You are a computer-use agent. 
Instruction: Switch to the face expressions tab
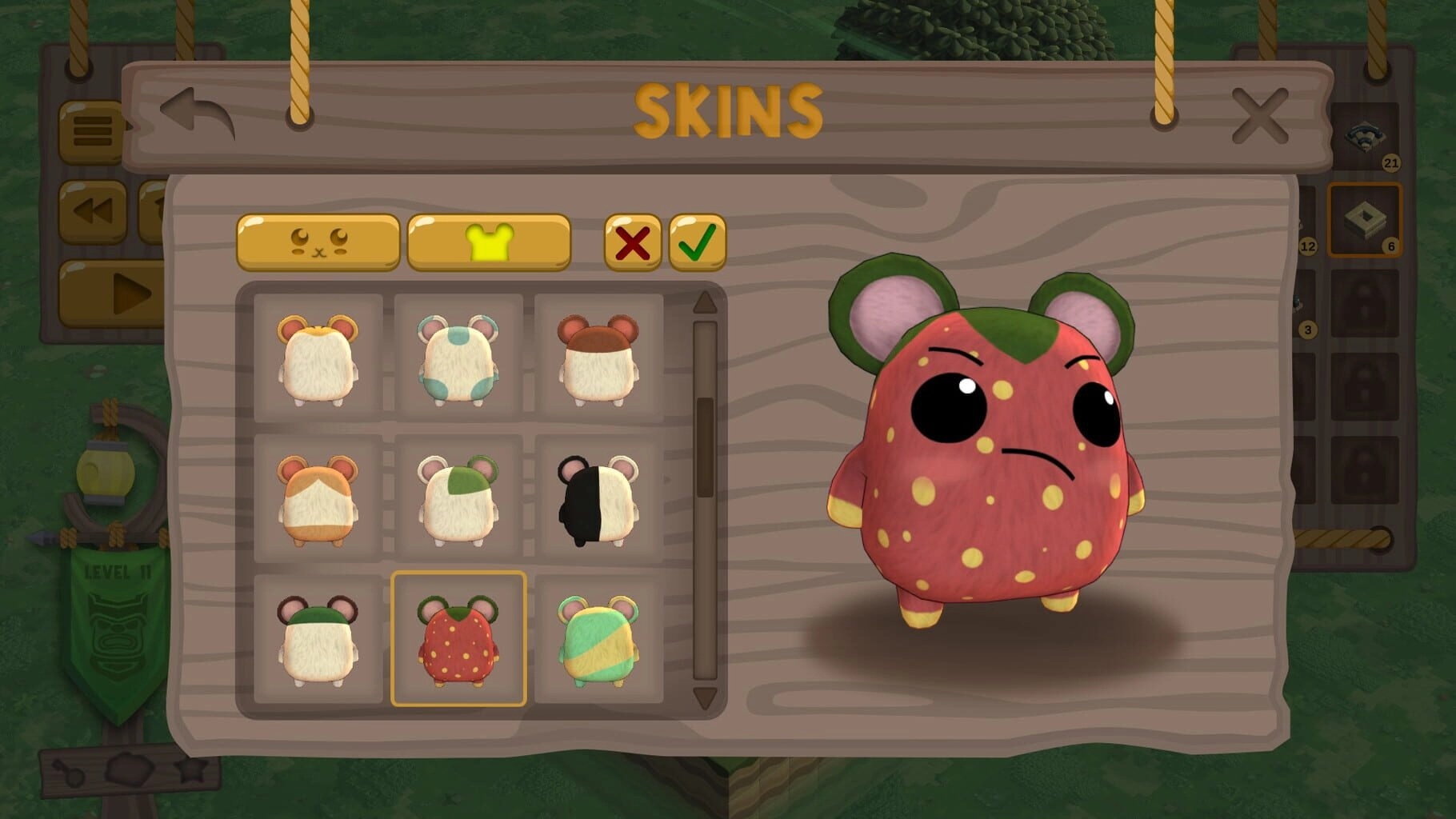tap(318, 242)
